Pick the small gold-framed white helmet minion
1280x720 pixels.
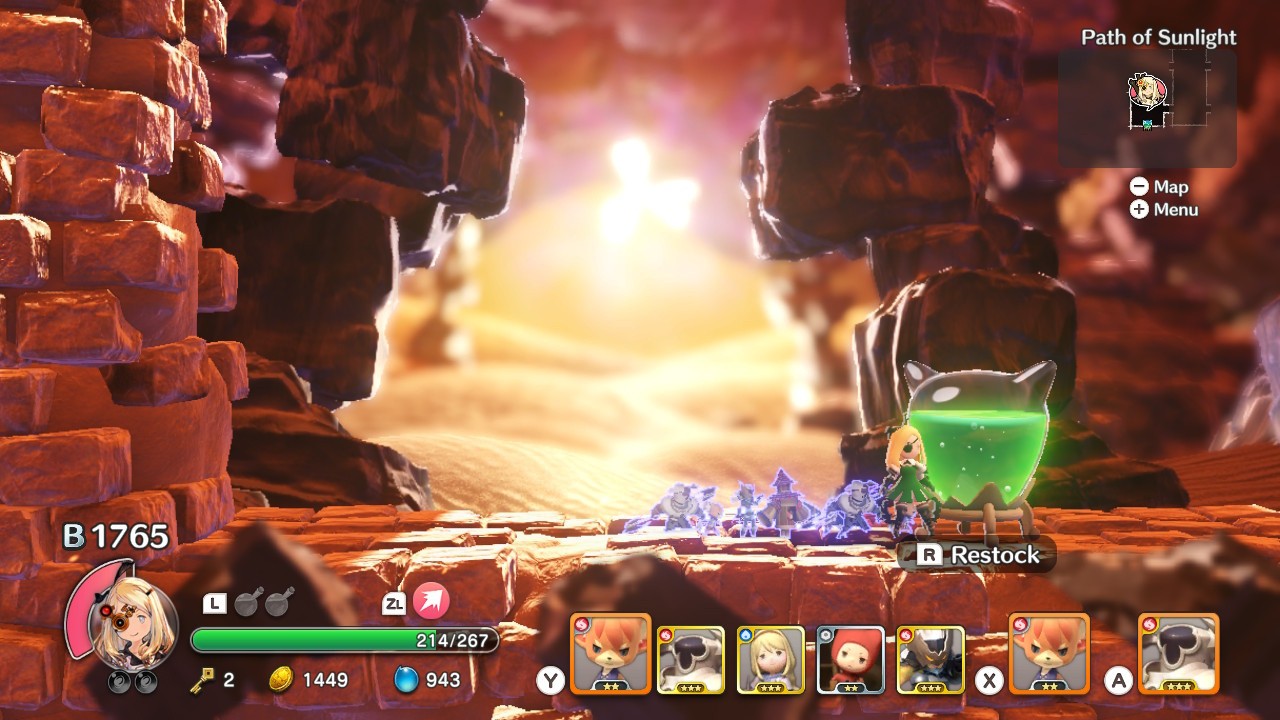point(690,659)
